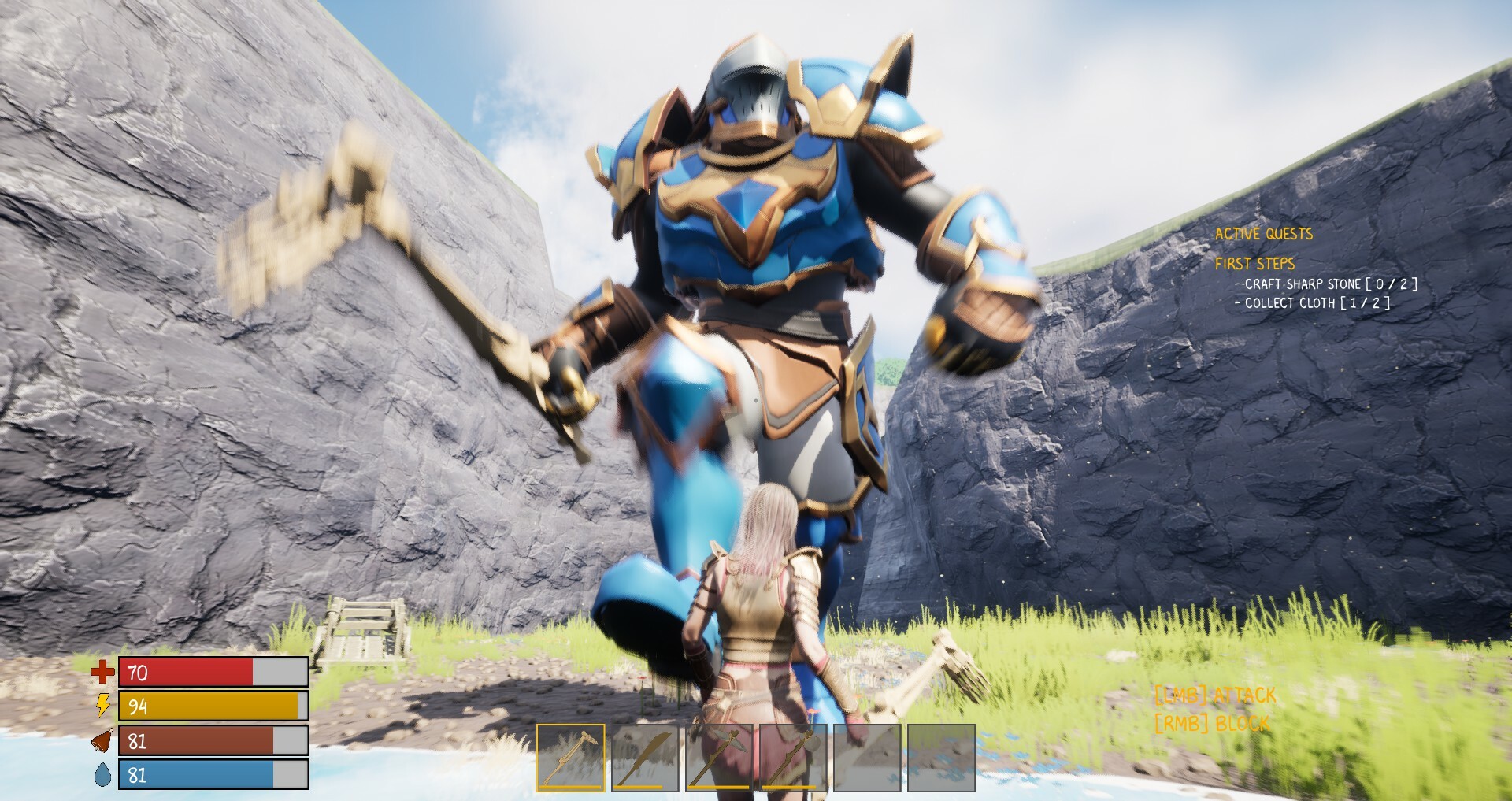Click the [LMB] ATTACK hint text
This screenshot has width=1512, height=801.
click(1216, 695)
